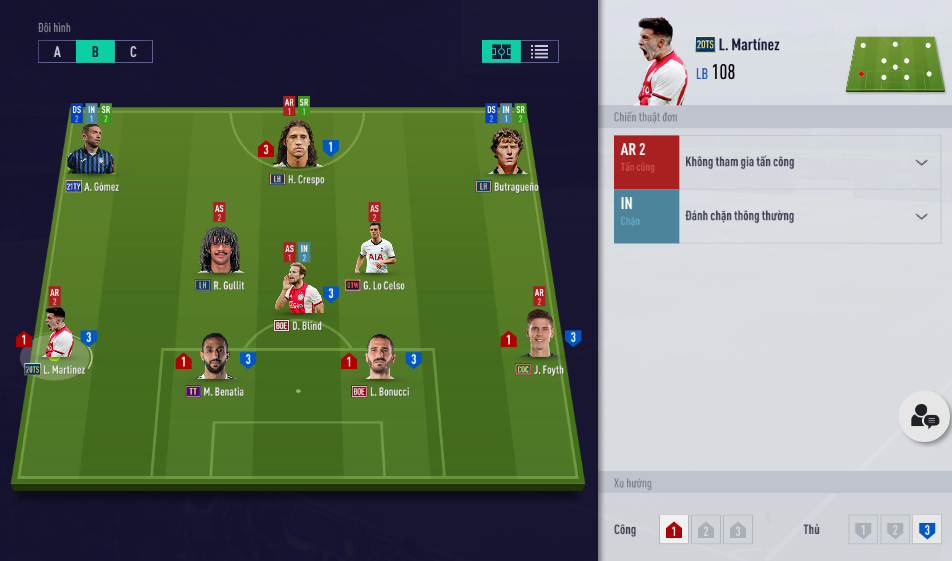The image size is (952, 561).
Task: Select midfielder R. Gullit
Action: [221, 252]
